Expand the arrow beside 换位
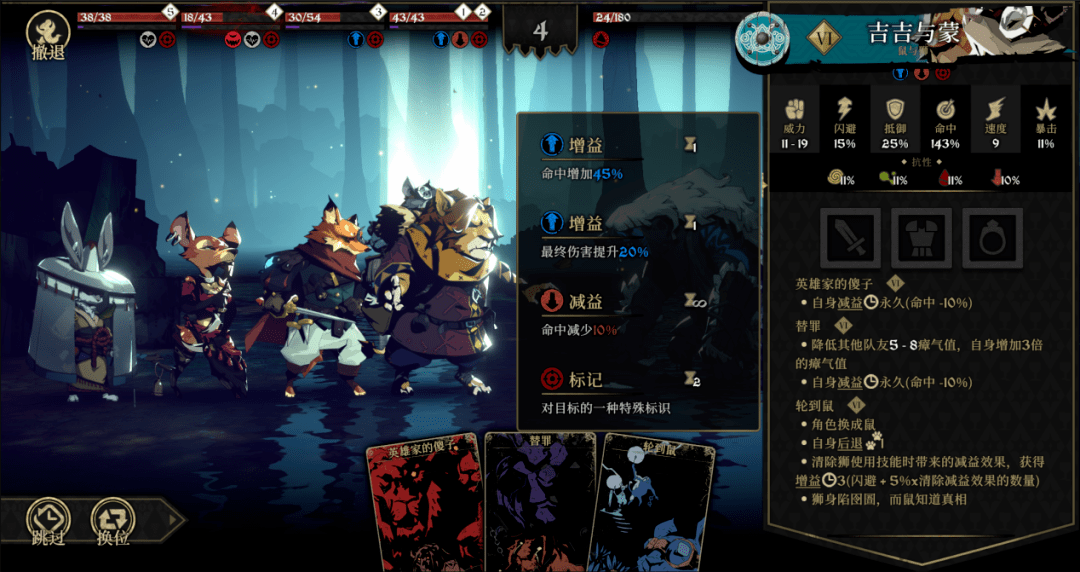Screen dimensions: 1080x572 point(174,520)
